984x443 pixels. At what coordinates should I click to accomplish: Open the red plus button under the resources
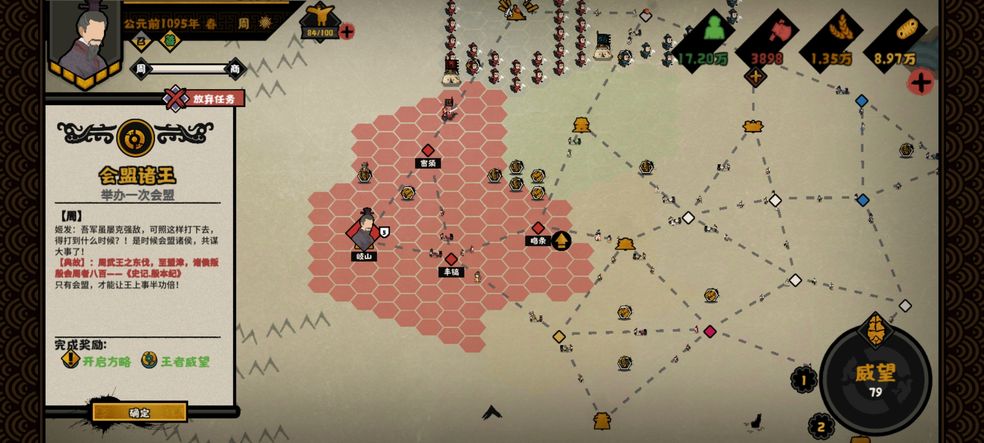tap(920, 82)
